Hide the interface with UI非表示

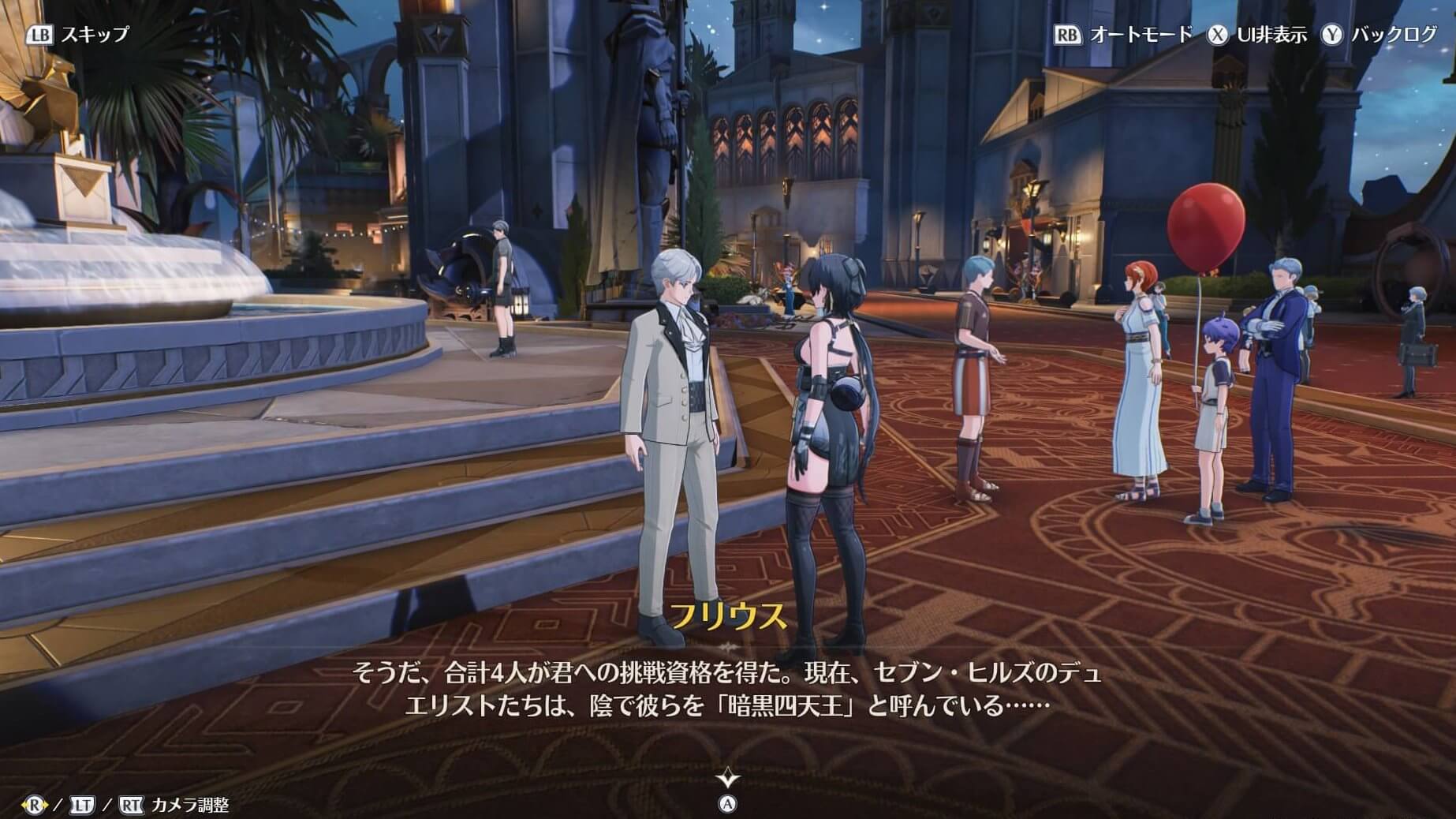pos(1258,35)
